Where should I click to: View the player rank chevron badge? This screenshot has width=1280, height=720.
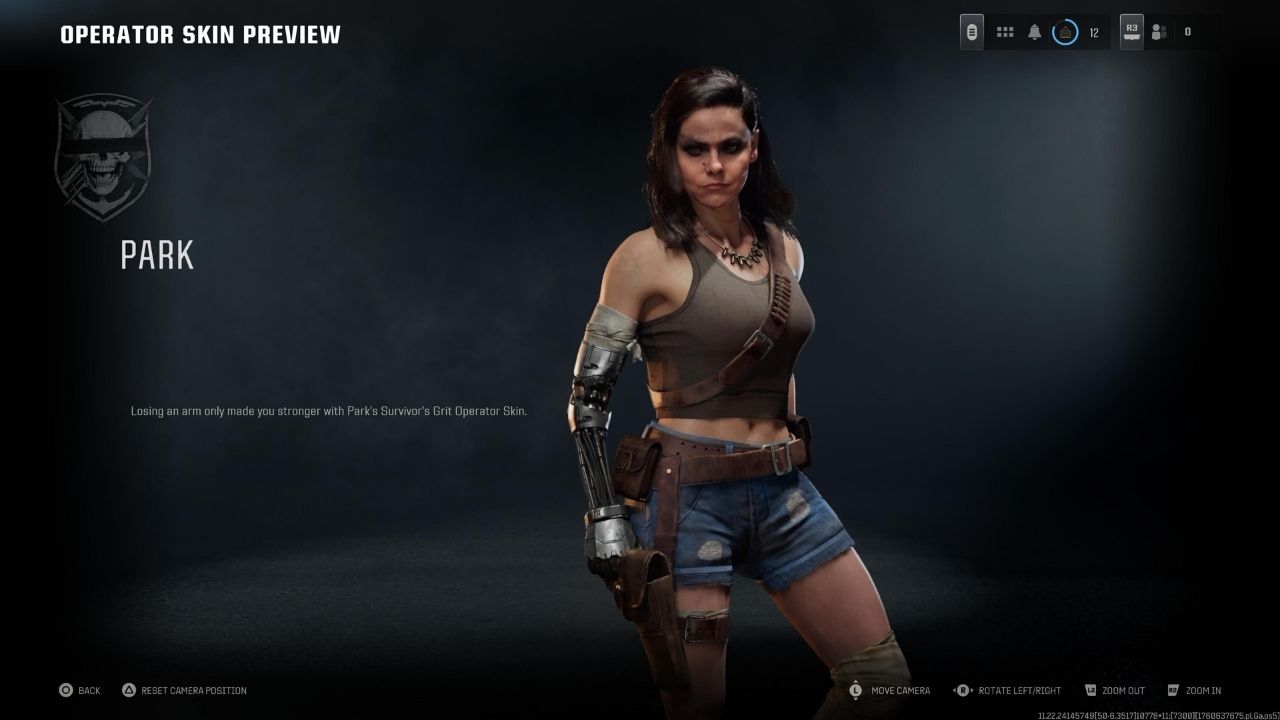[x=1065, y=32]
